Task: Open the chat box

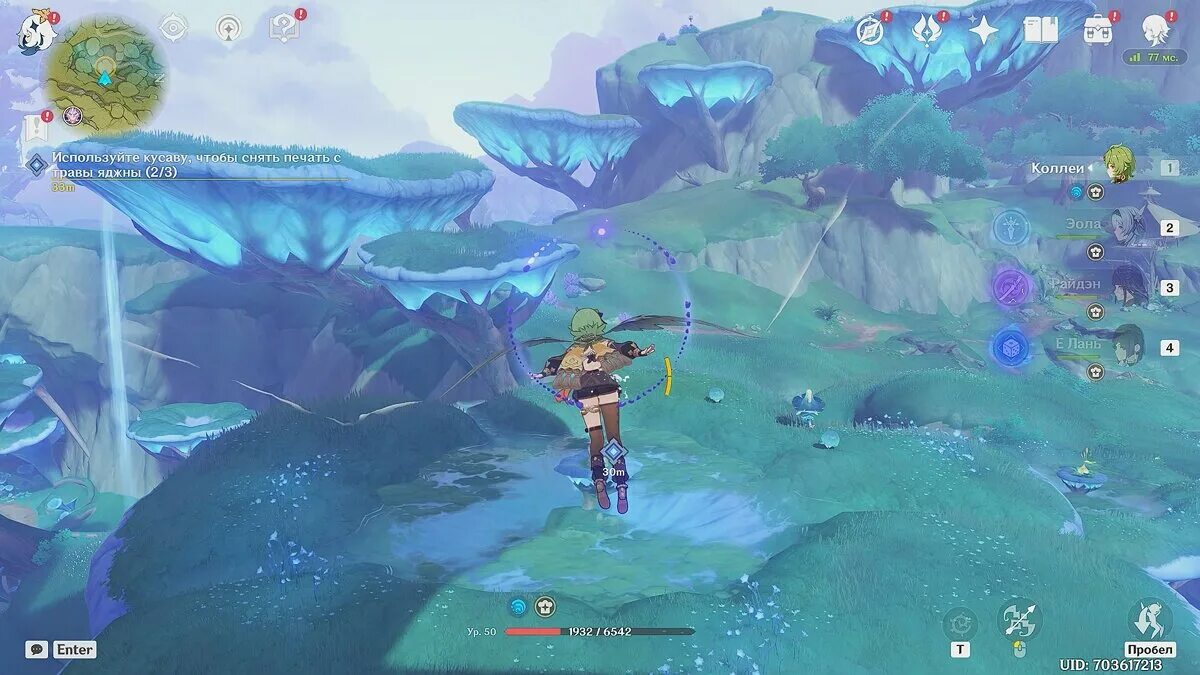Action: (37, 649)
